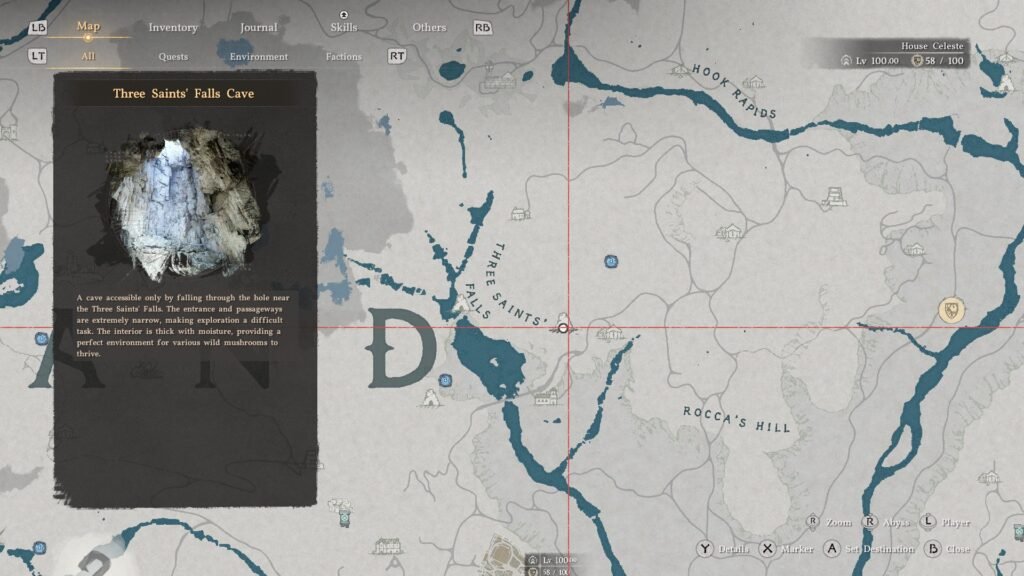
Task: Open the Journal tab
Action: point(259,27)
